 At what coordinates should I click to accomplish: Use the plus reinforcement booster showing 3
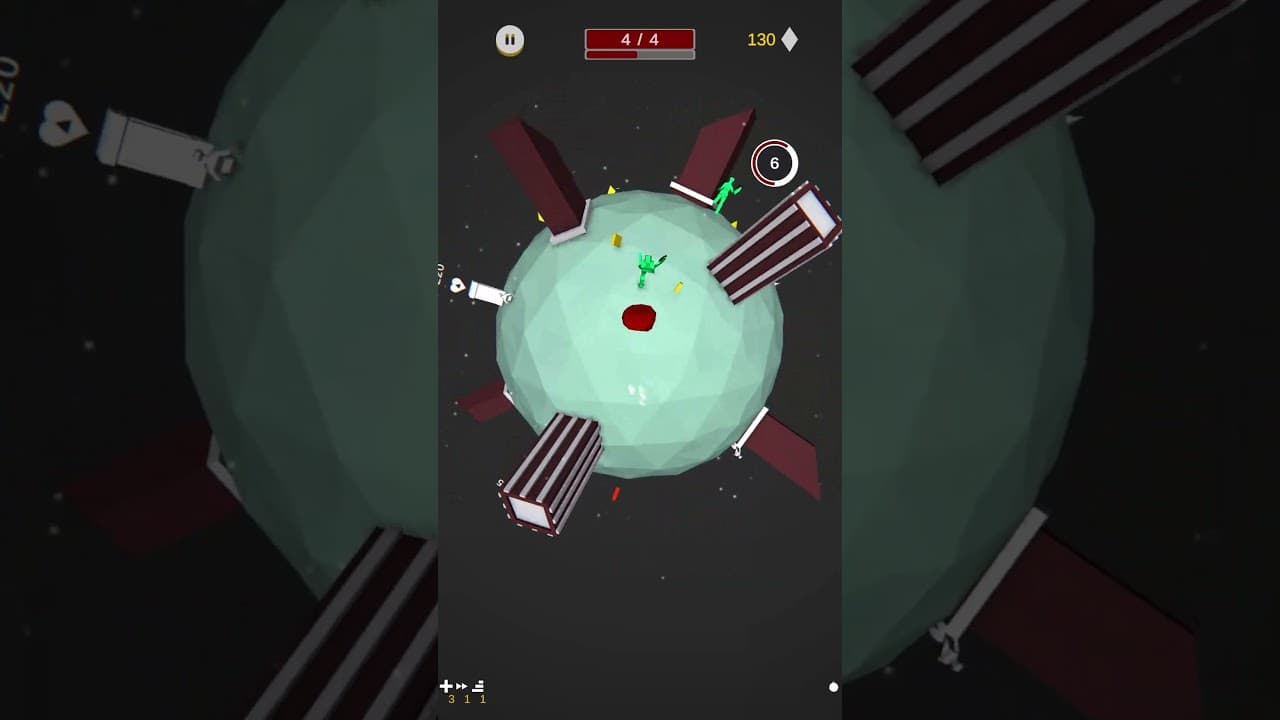click(446, 687)
